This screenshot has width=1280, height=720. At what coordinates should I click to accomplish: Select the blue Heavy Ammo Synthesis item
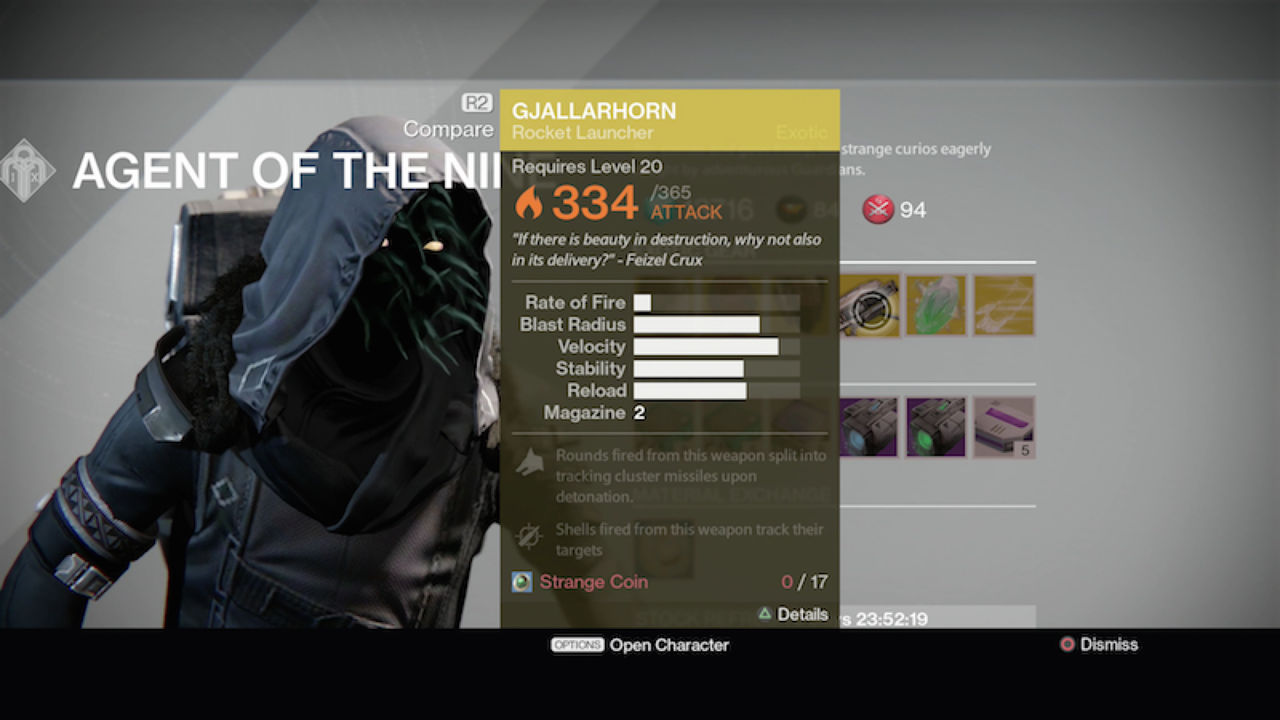[x=868, y=426]
